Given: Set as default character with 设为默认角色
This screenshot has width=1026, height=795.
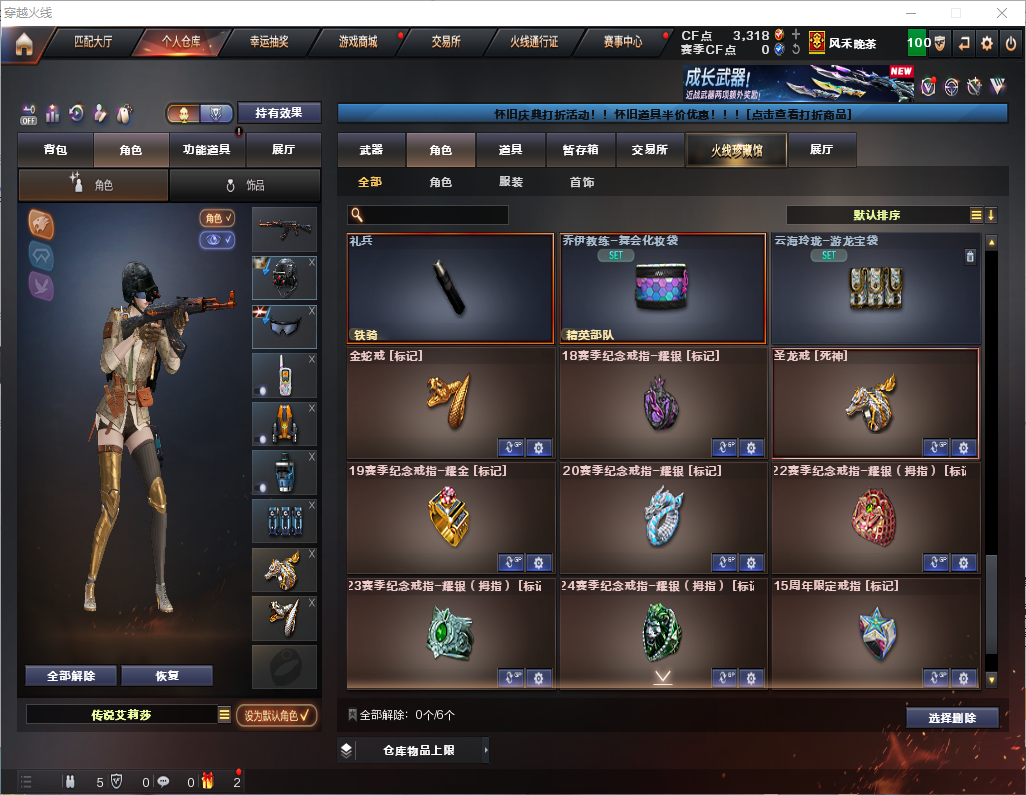Looking at the screenshot, I should point(276,715).
